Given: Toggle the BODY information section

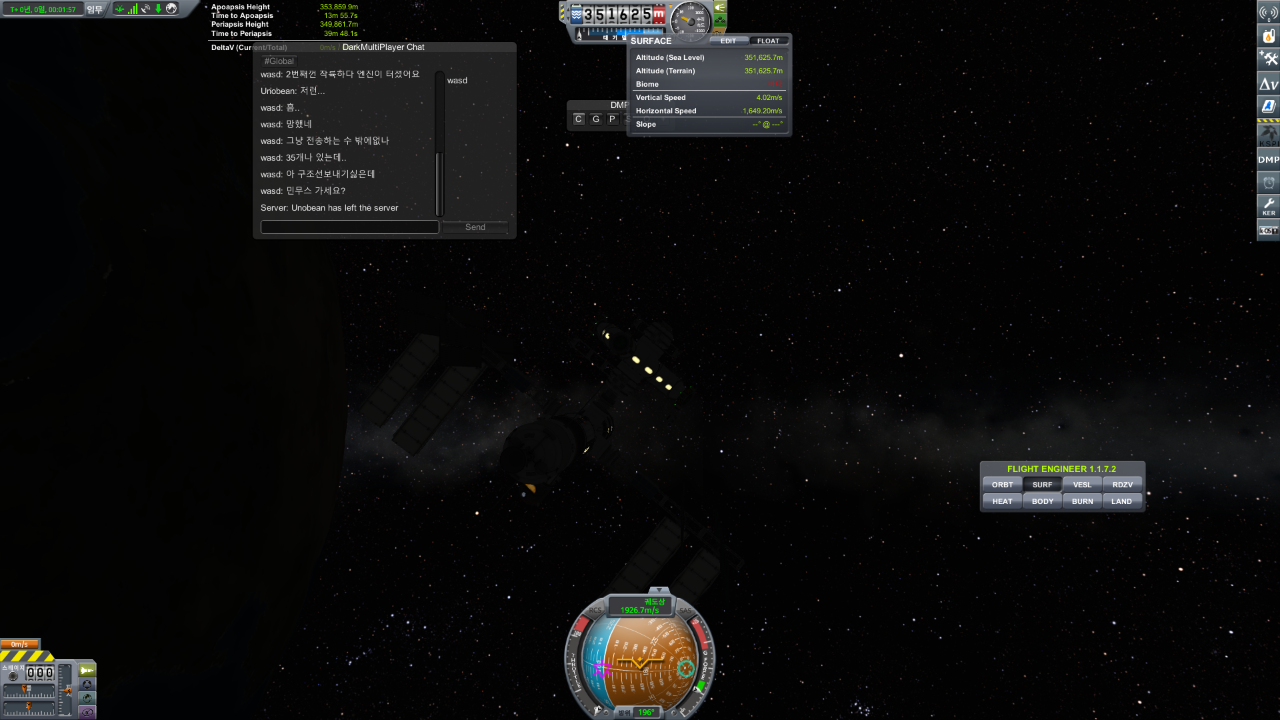Looking at the screenshot, I should [x=1043, y=501].
